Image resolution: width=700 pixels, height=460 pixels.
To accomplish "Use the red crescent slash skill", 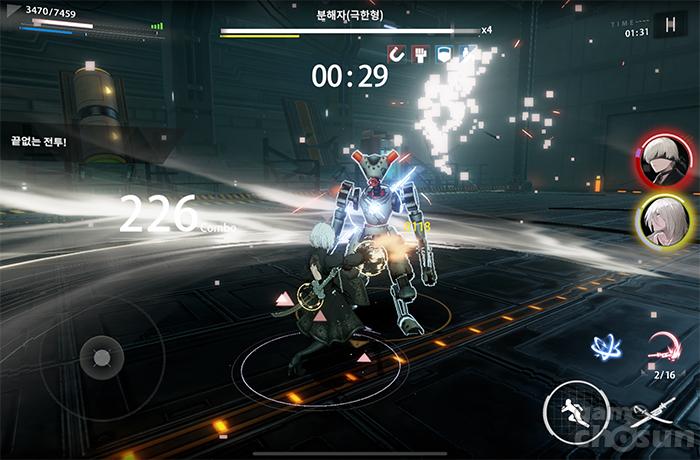I will (664, 347).
